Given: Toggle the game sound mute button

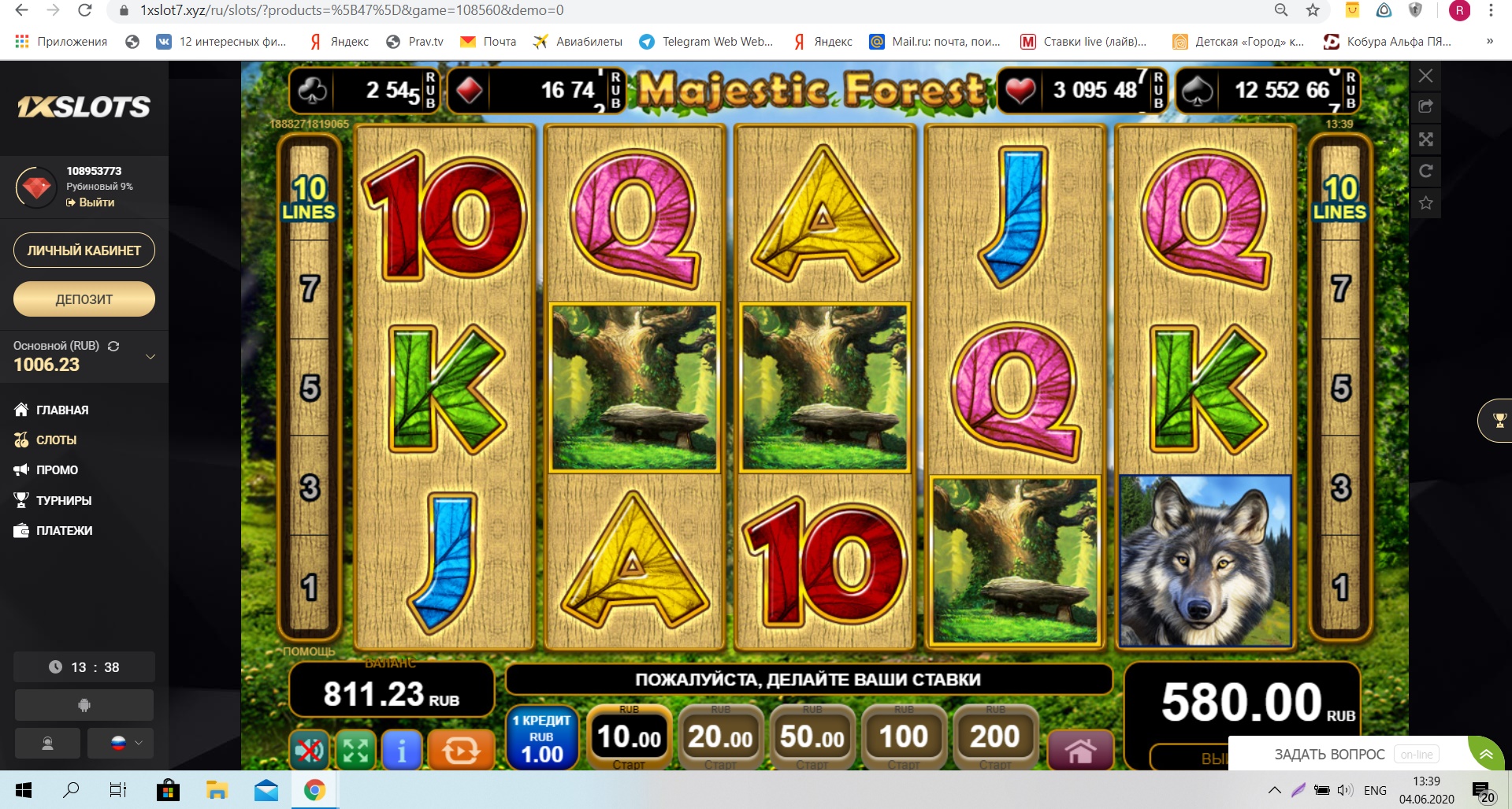Looking at the screenshot, I should click(x=309, y=750).
